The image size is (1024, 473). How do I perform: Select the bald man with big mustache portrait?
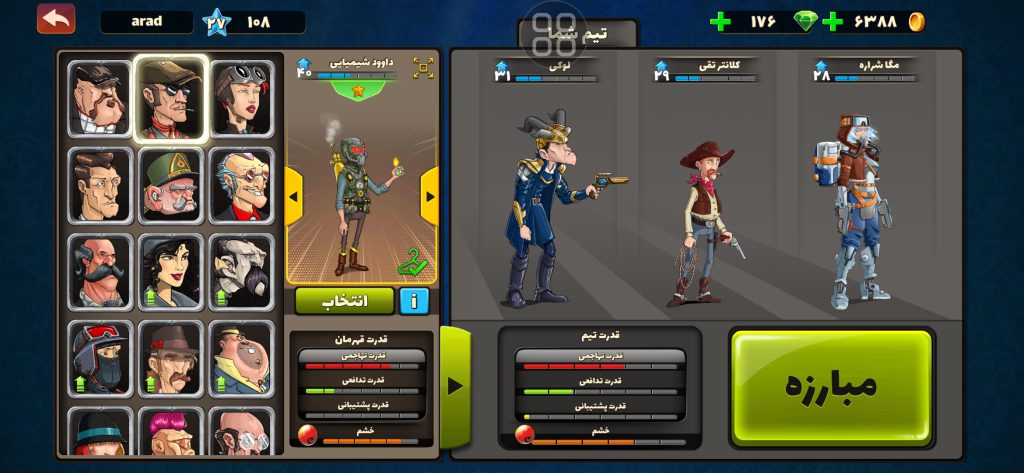(100, 271)
